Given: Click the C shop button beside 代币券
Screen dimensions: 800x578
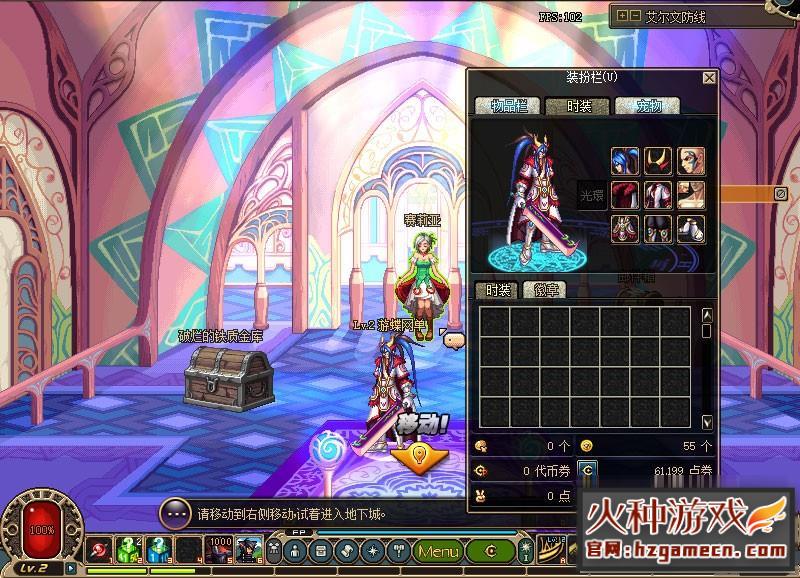Looking at the screenshot, I should point(590,470).
